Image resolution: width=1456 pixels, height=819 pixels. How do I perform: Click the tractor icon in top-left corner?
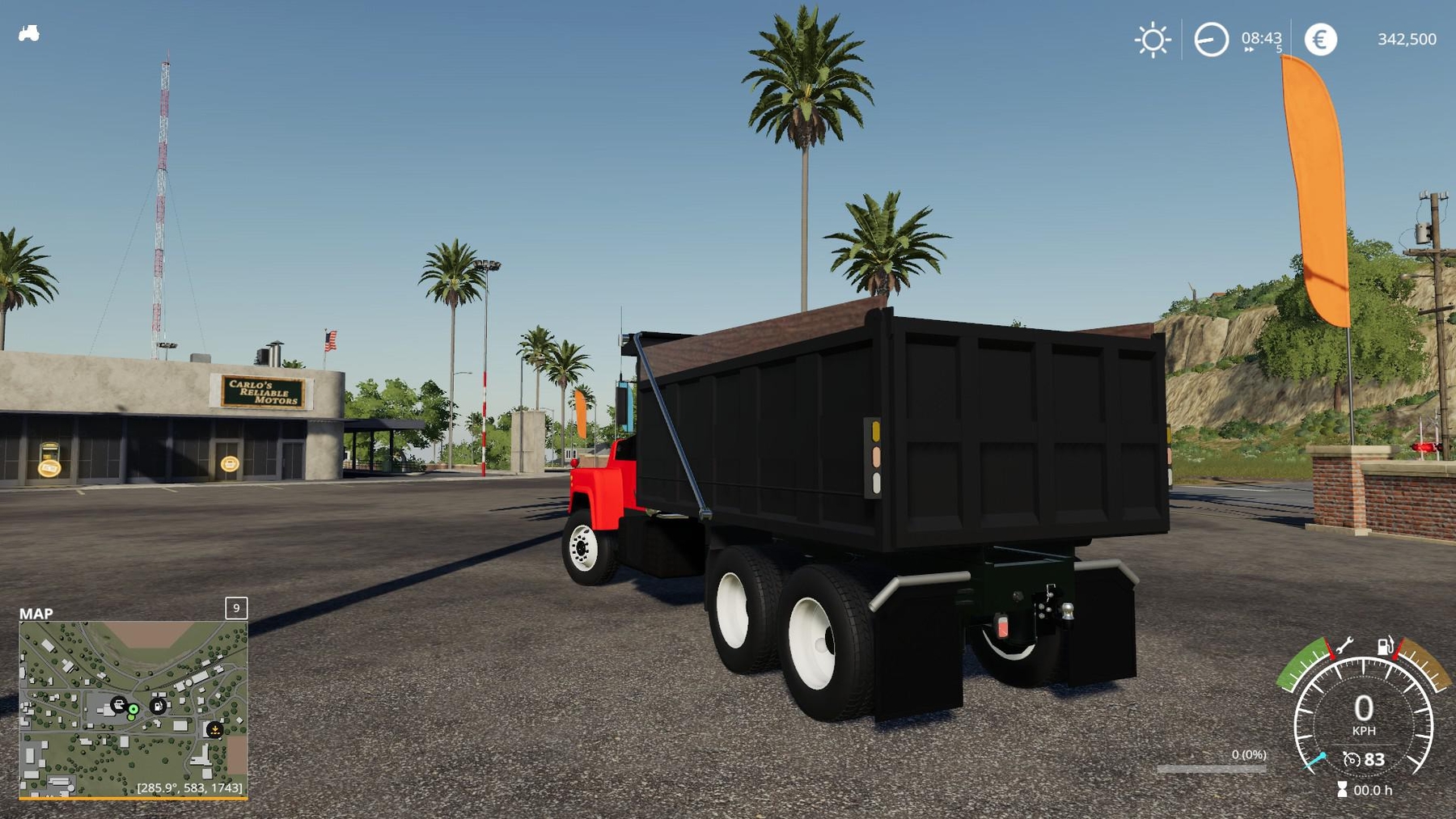click(x=28, y=34)
